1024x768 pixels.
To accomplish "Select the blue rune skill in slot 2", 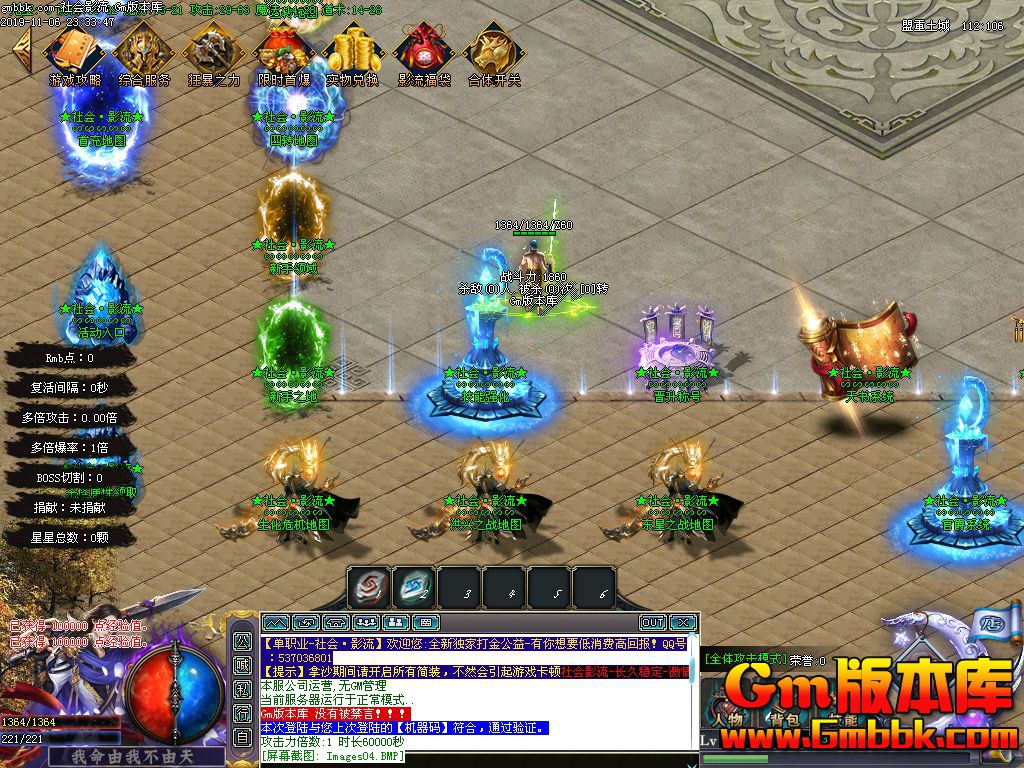I will (x=413, y=587).
